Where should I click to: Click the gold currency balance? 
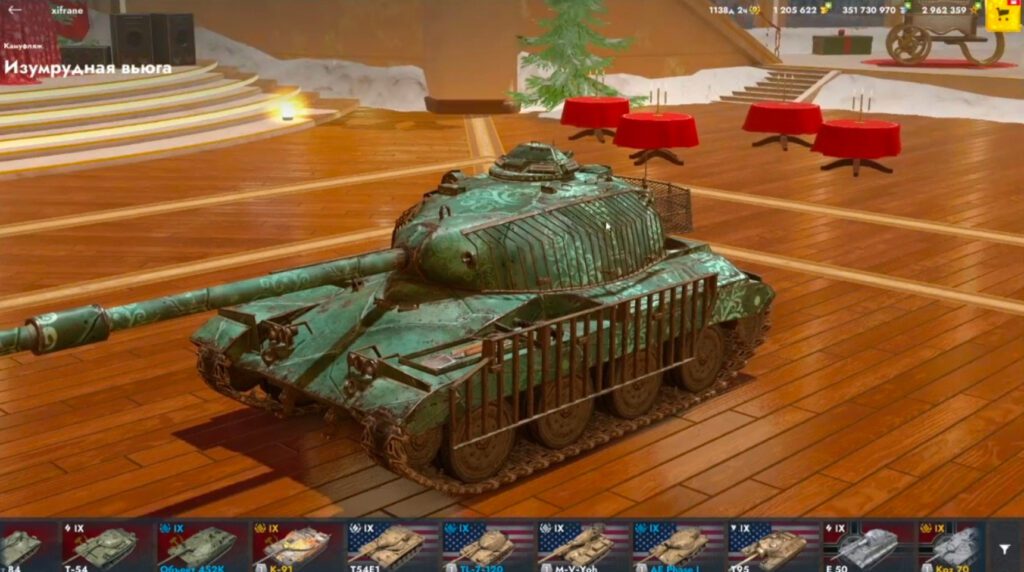pyautogui.click(x=800, y=10)
